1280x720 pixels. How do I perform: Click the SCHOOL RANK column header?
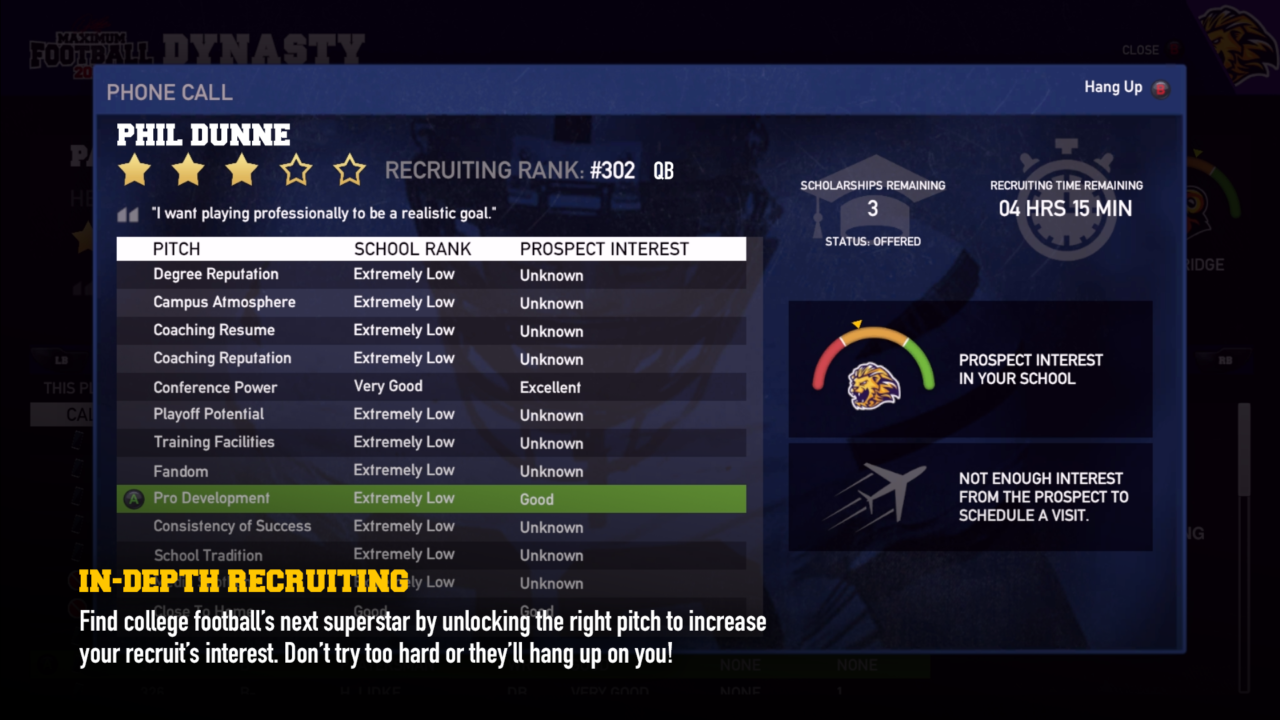pyautogui.click(x=412, y=249)
